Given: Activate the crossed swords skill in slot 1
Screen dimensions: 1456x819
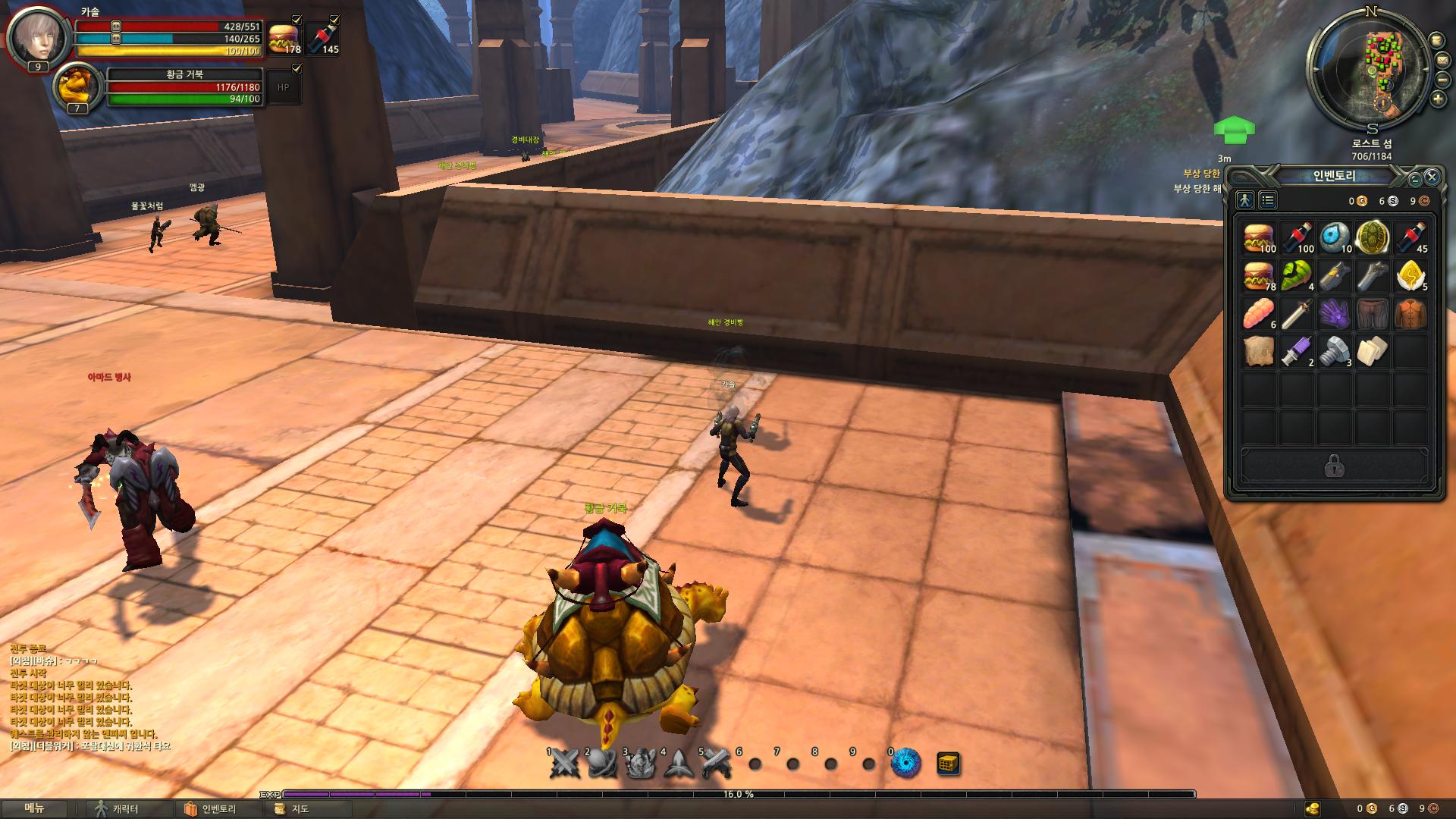Looking at the screenshot, I should pos(564,764).
